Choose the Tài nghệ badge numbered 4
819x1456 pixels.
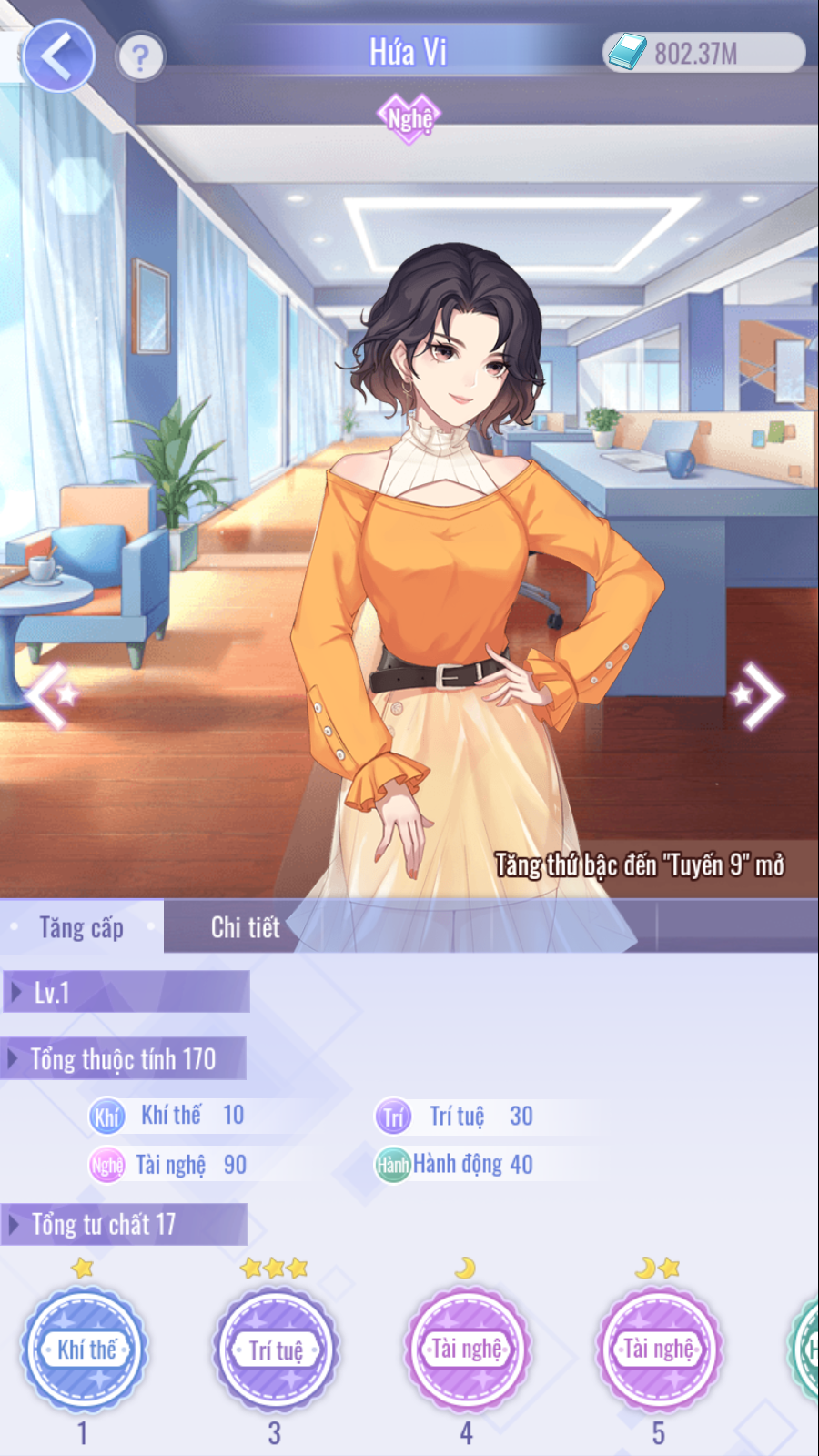(x=467, y=1349)
